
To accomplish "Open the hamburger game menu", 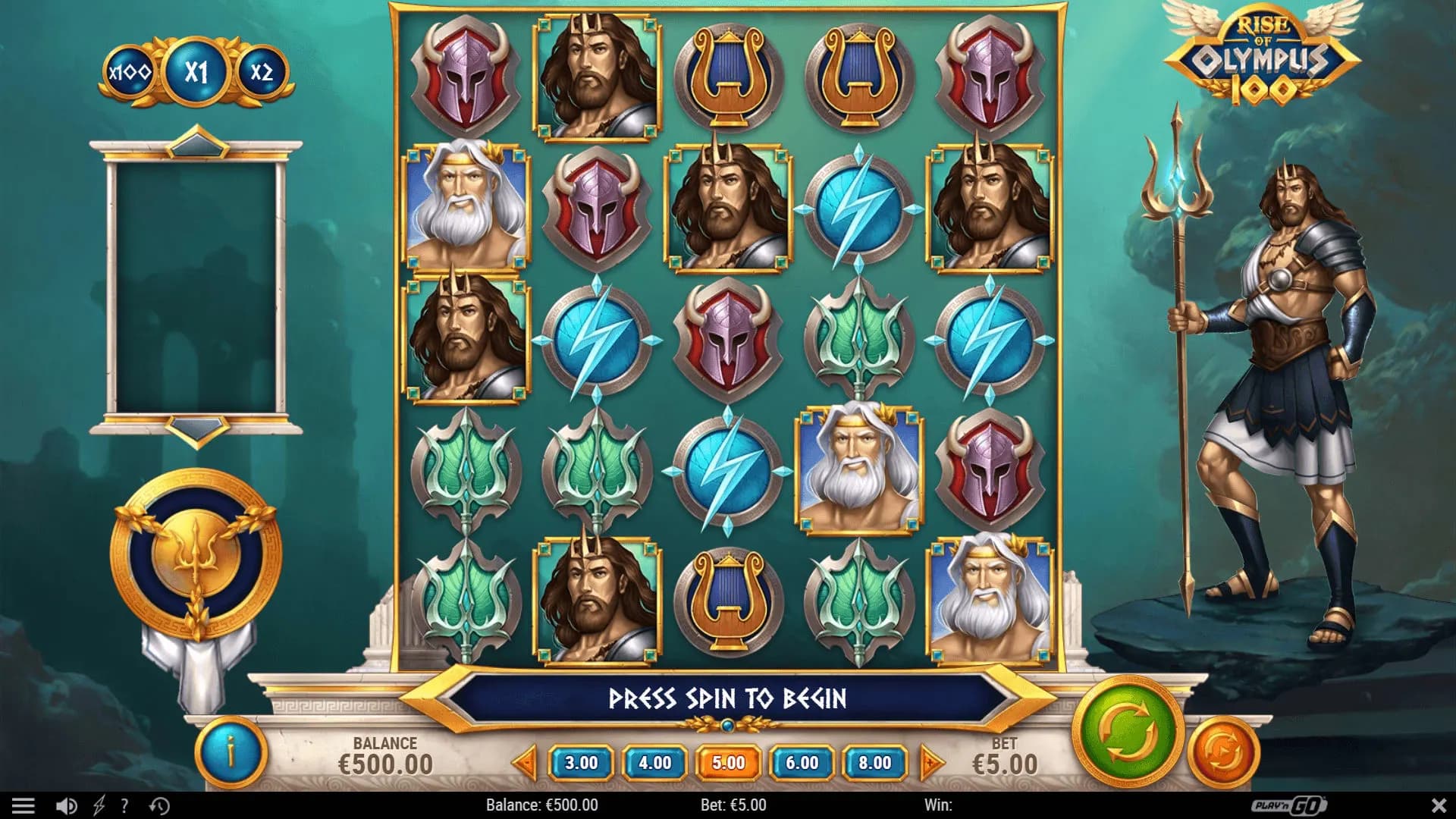I will [22, 806].
